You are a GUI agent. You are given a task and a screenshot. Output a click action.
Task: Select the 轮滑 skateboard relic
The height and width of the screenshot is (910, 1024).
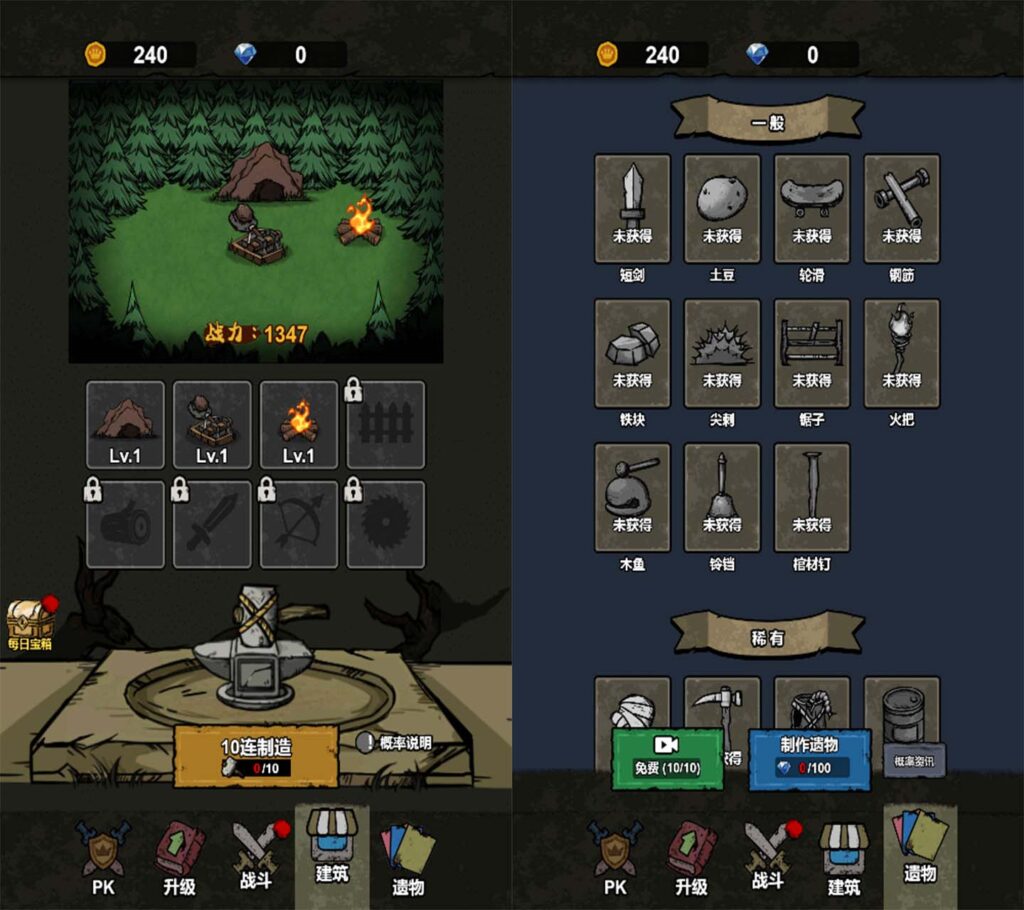[812, 208]
